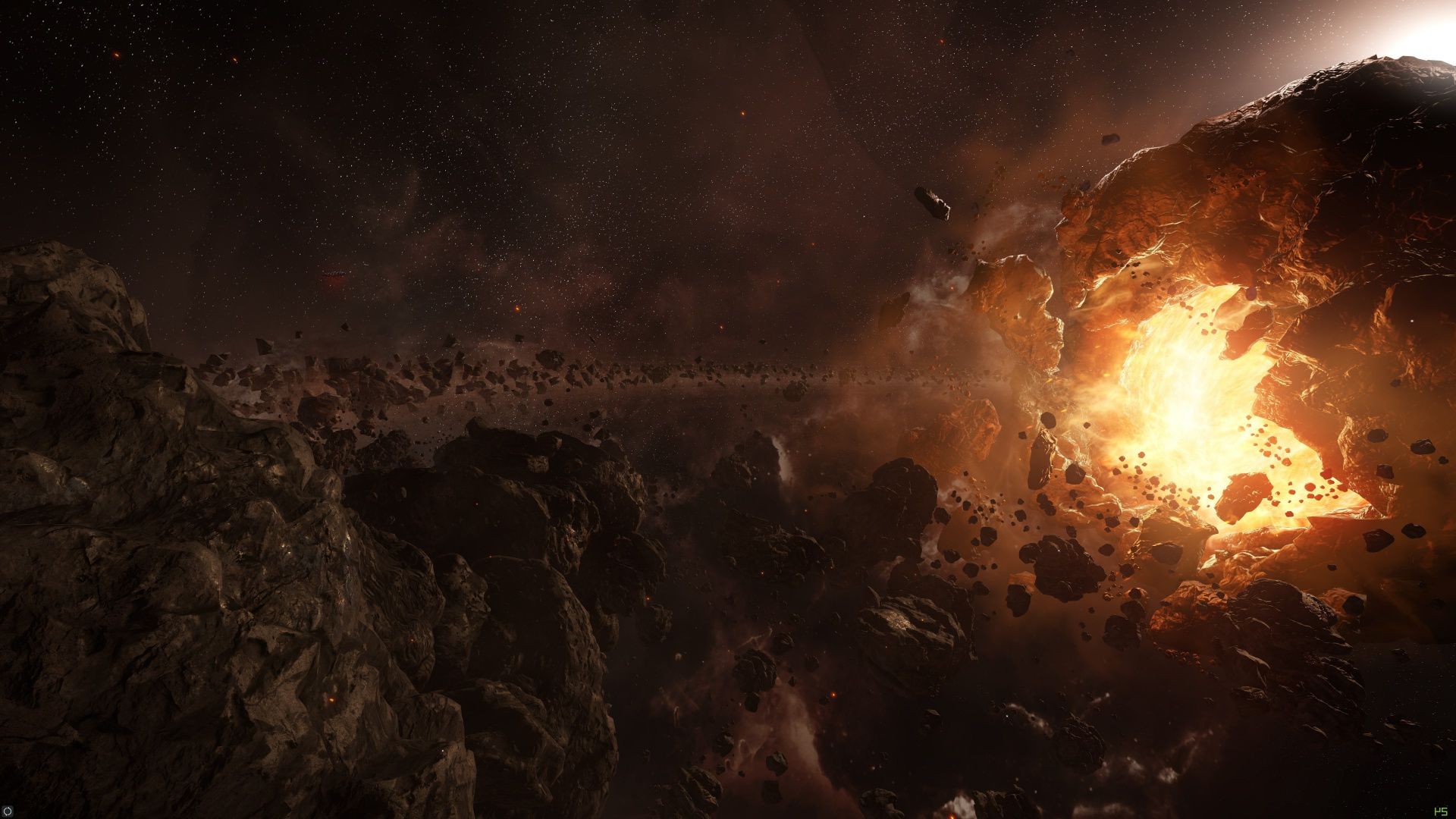Click the circular arrows overlay icon
This screenshot has width=1456, height=819.
[8, 811]
